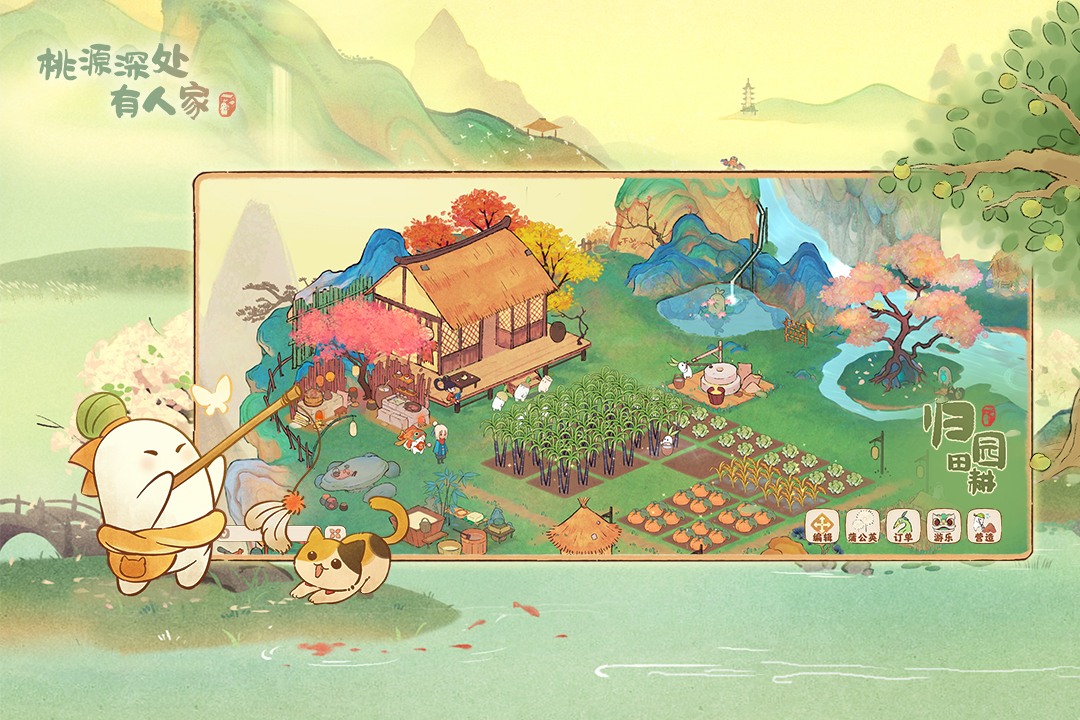Tap the 蒲公英 dandelion icon
This screenshot has width=1080, height=720.
[x=862, y=525]
